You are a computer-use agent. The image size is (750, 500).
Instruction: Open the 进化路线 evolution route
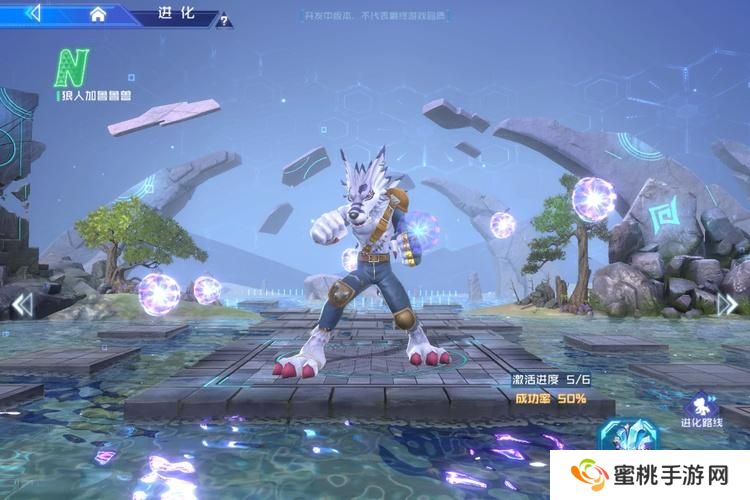[x=701, y=410]
